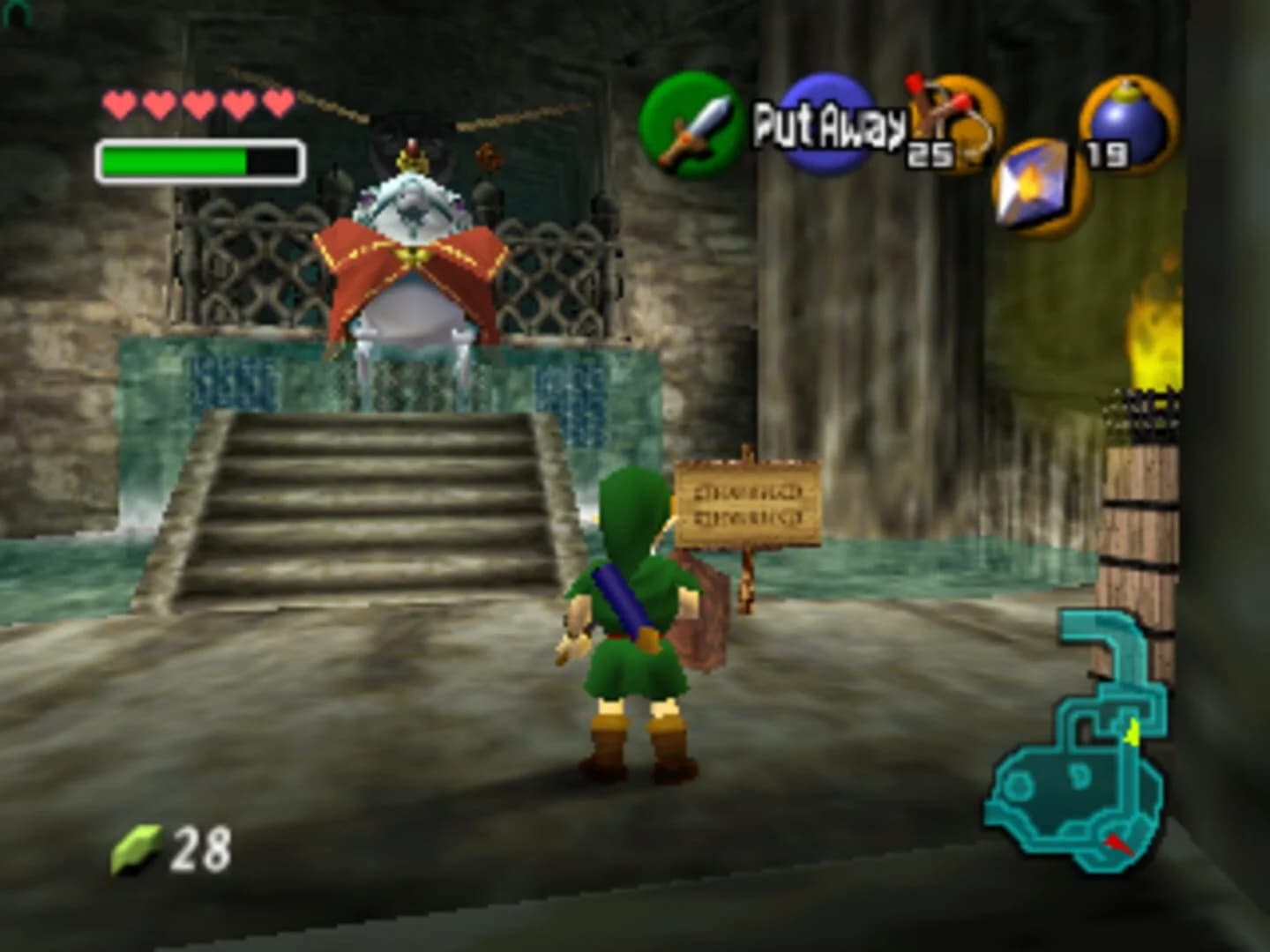The height and width of the screenshot is (952, 1270).
Task: Click the green magic meter bar
Action: (172, 159)
